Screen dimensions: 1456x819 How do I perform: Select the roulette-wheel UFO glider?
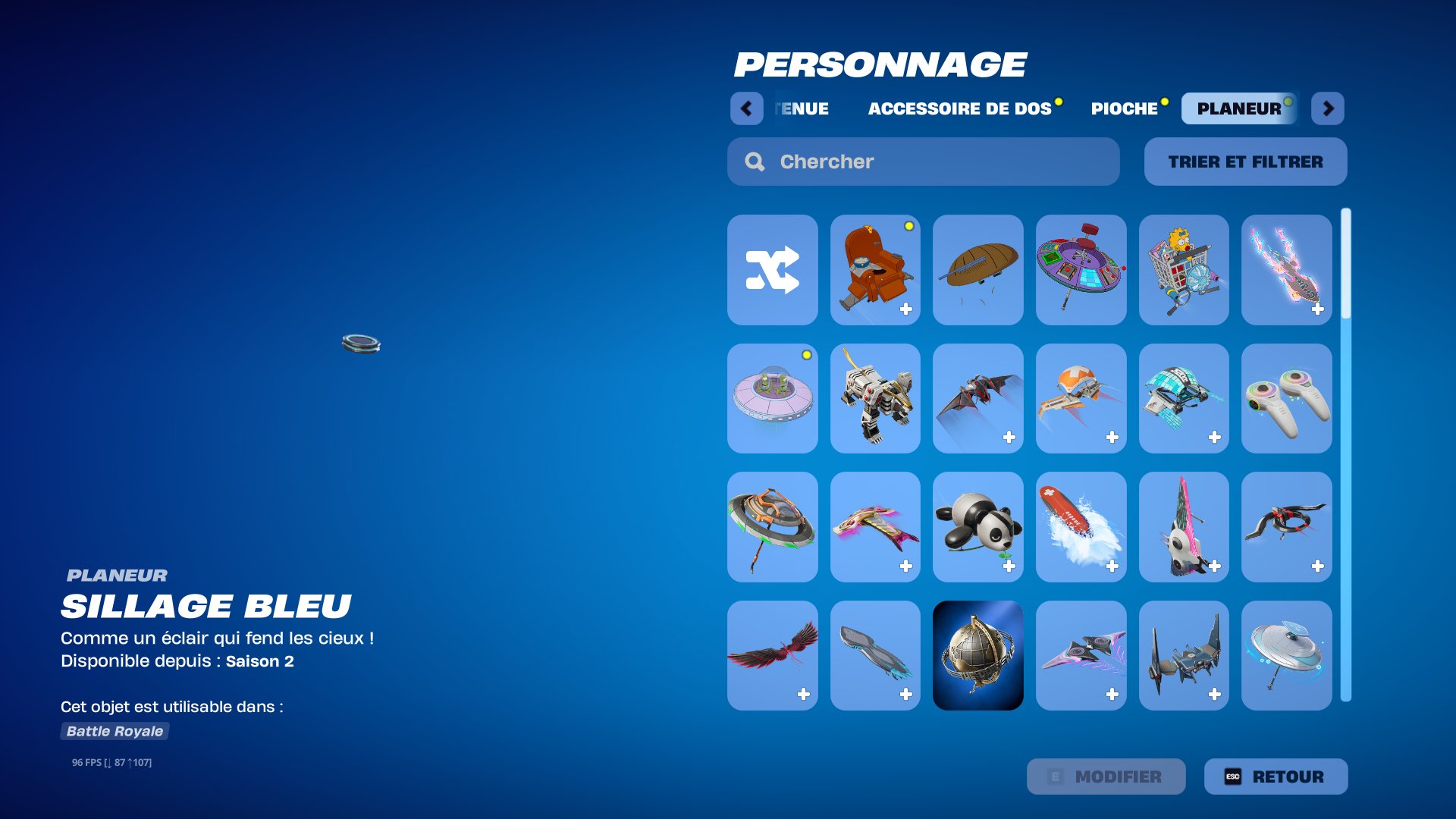1081,269
